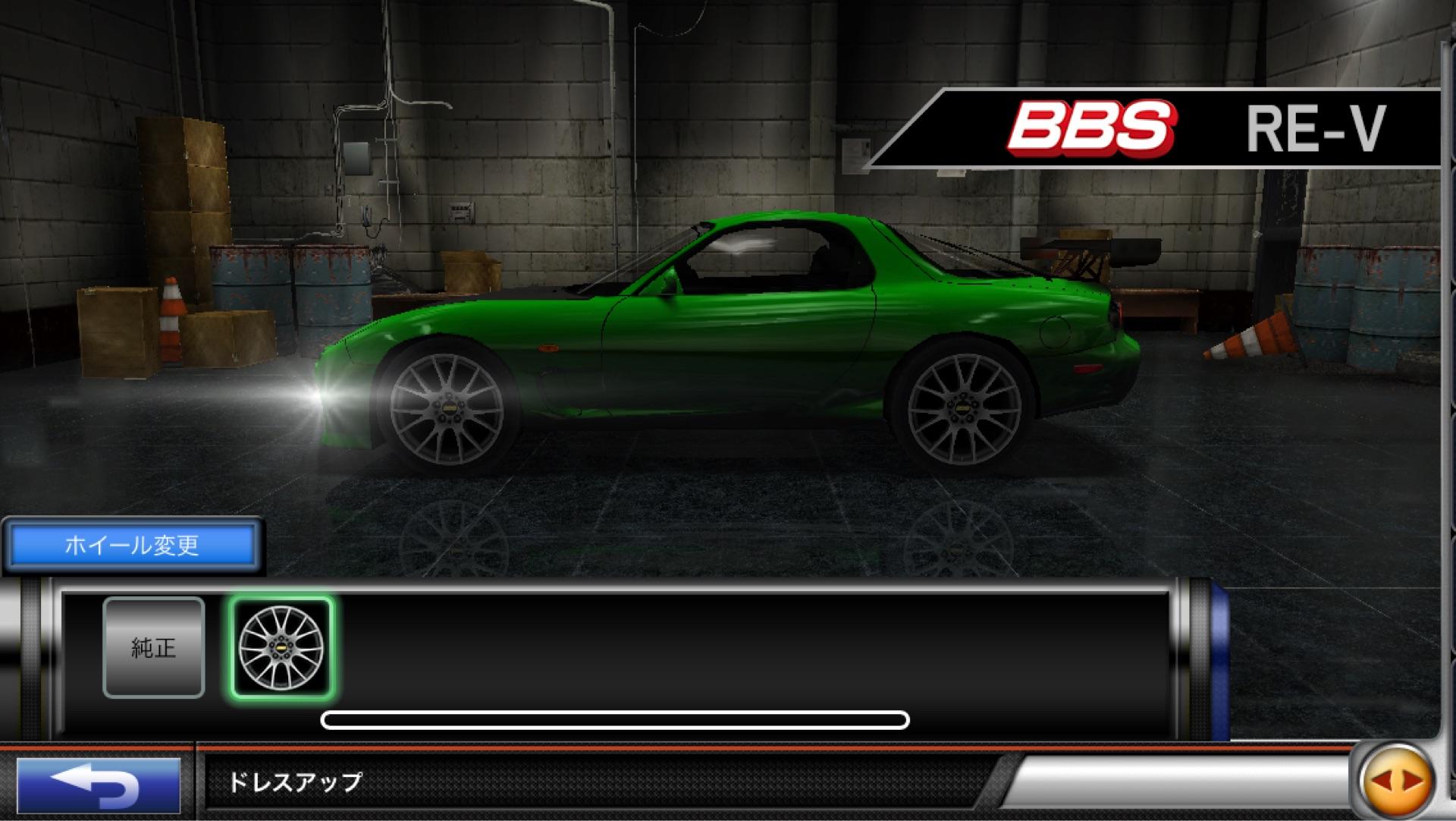
Task: Choose the BBS RE-V wheel thumbnail
Action: 281,647
